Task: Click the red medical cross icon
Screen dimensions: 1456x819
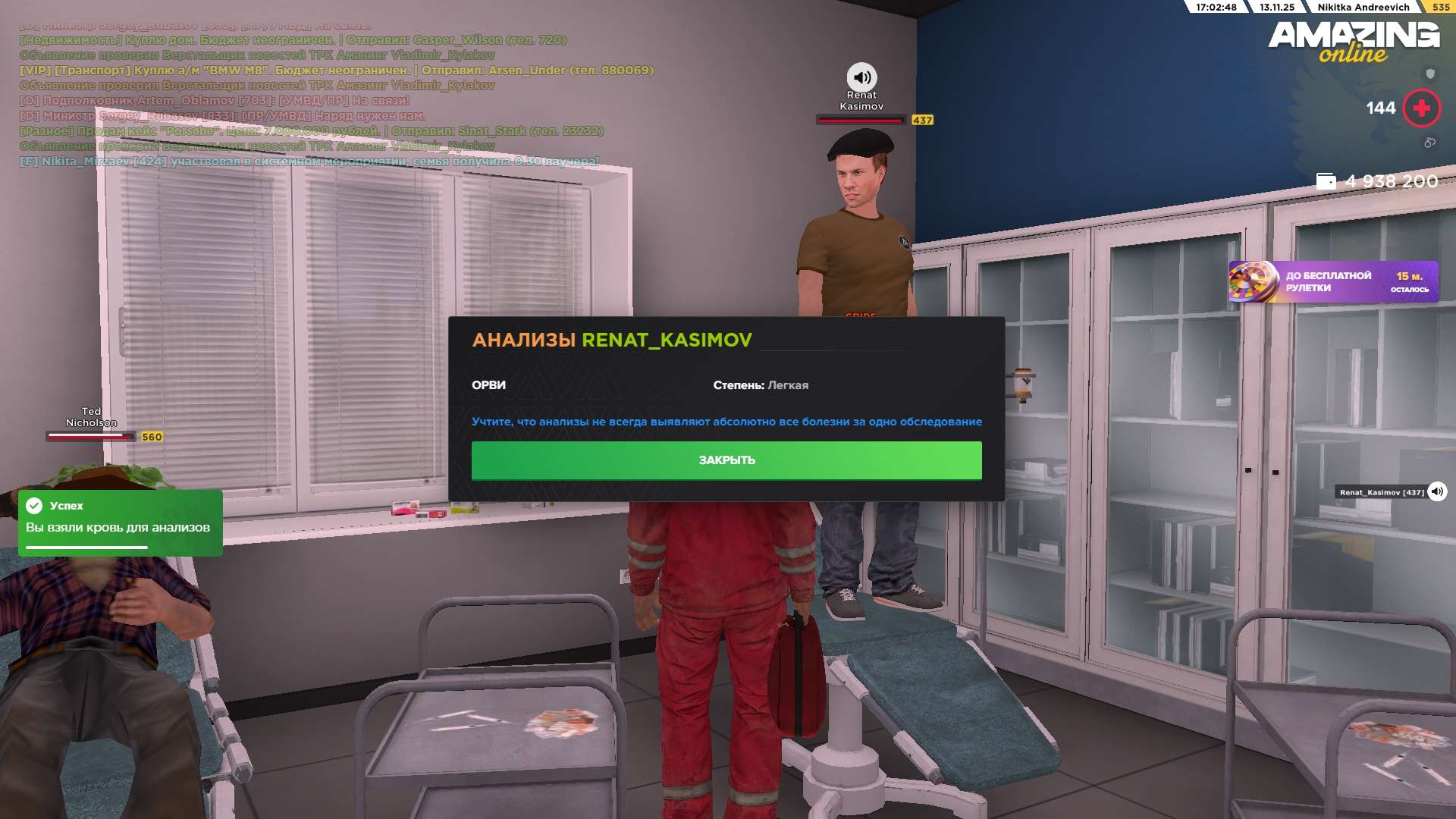Action: 1422,108
